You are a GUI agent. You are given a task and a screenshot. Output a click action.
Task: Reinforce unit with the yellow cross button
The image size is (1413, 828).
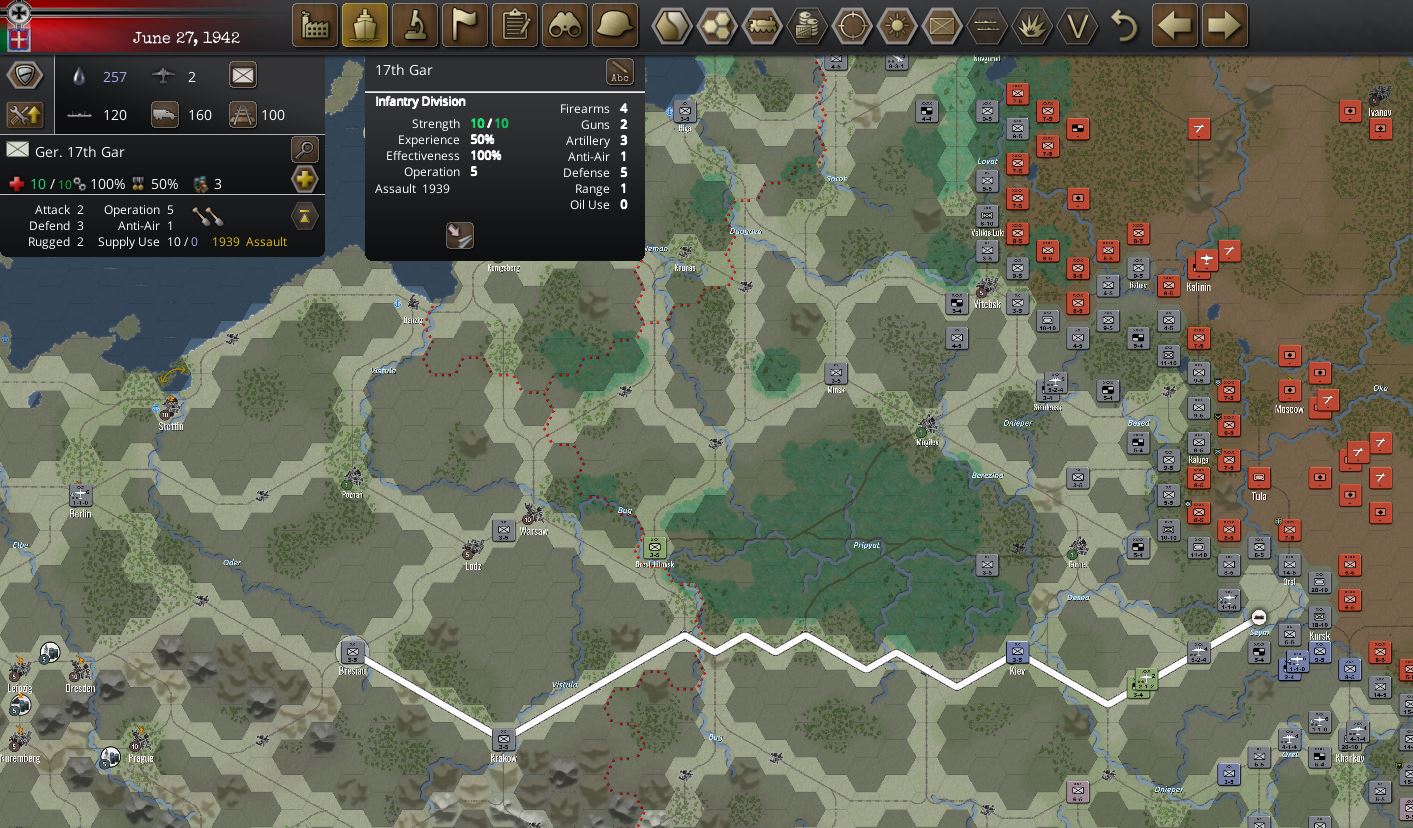304,180
